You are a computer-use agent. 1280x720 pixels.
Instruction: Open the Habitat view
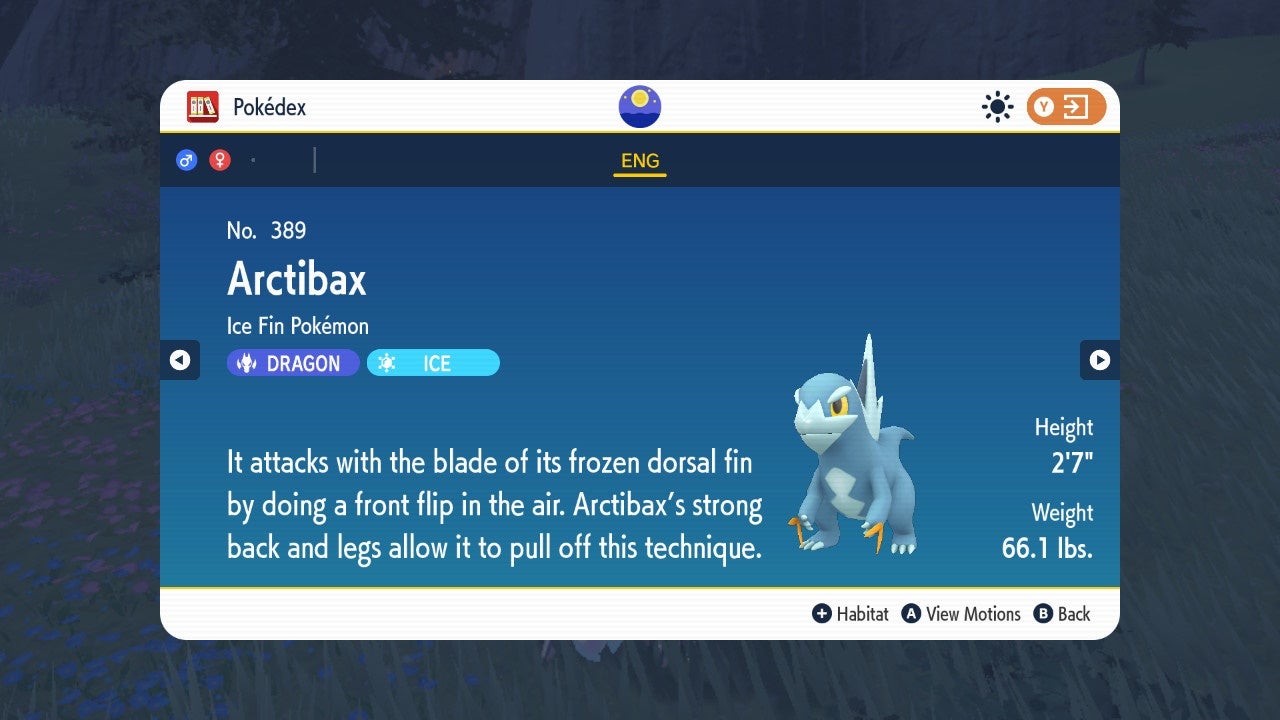coord(862,614)
